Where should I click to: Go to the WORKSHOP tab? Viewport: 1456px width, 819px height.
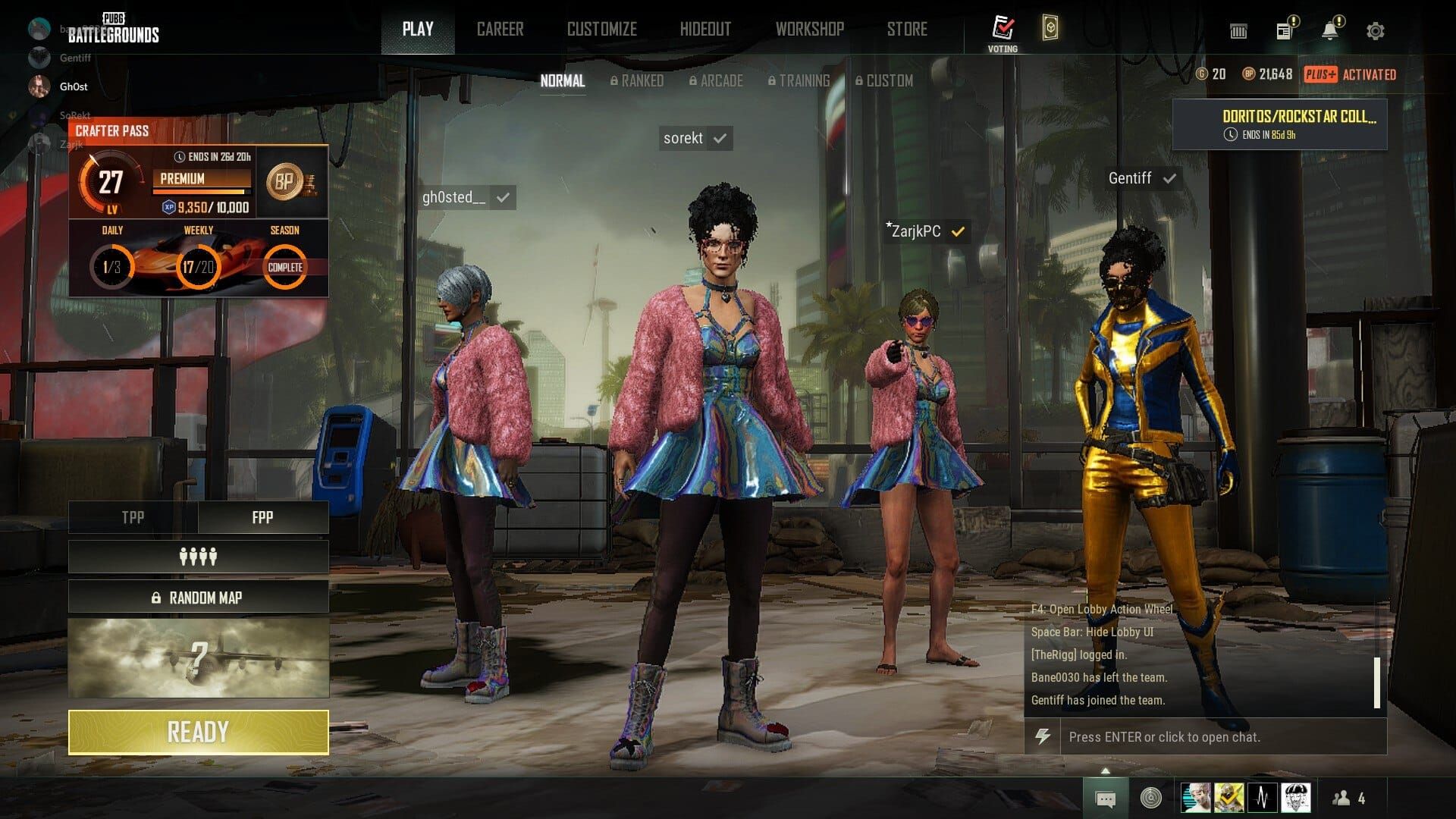[x=809, y=30]
